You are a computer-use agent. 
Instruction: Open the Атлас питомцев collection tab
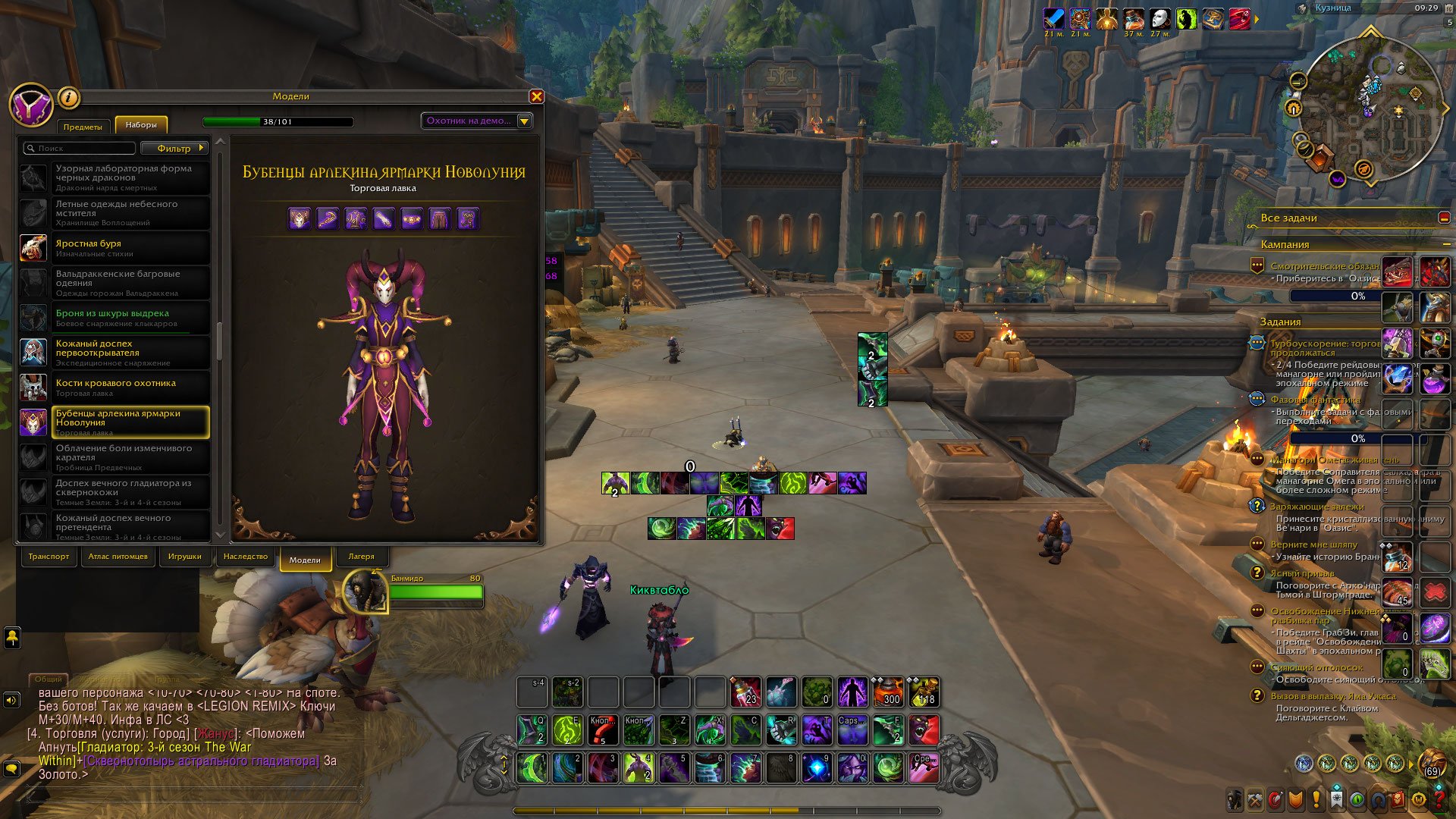pyautogui.click(x=118, y=556)
